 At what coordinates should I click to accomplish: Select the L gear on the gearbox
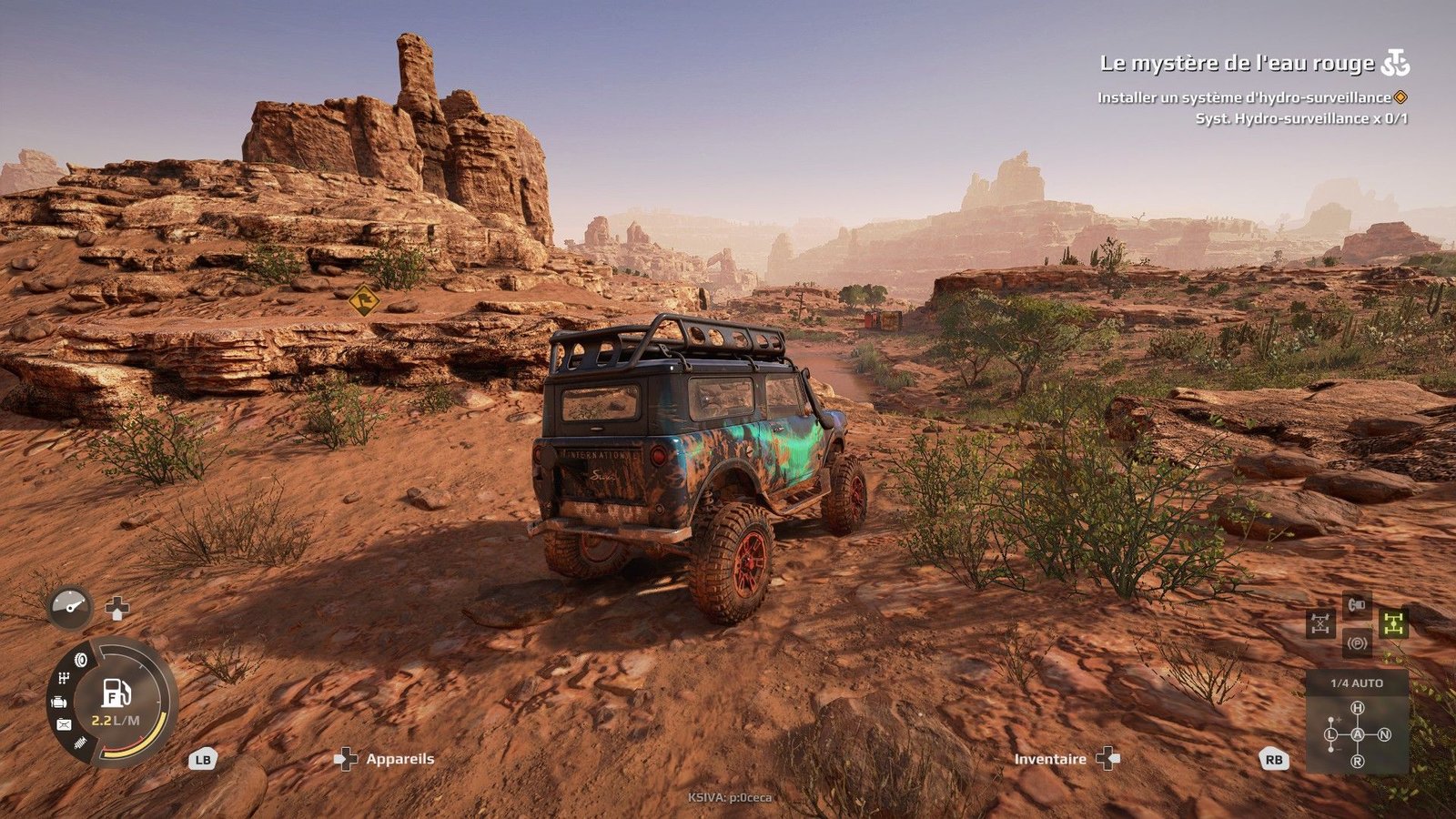pyautogui.click(x=1331, y=734)
